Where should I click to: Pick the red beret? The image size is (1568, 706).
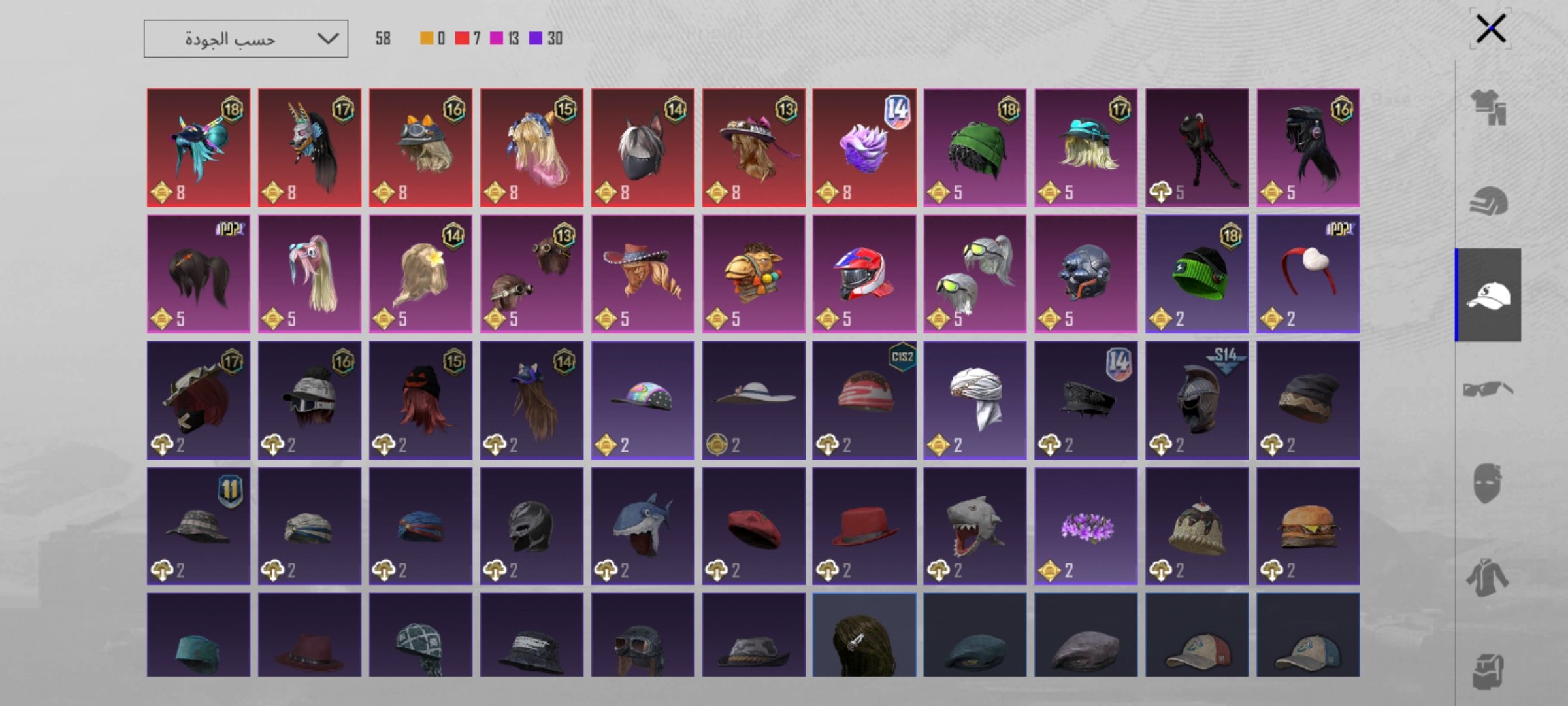753,526
